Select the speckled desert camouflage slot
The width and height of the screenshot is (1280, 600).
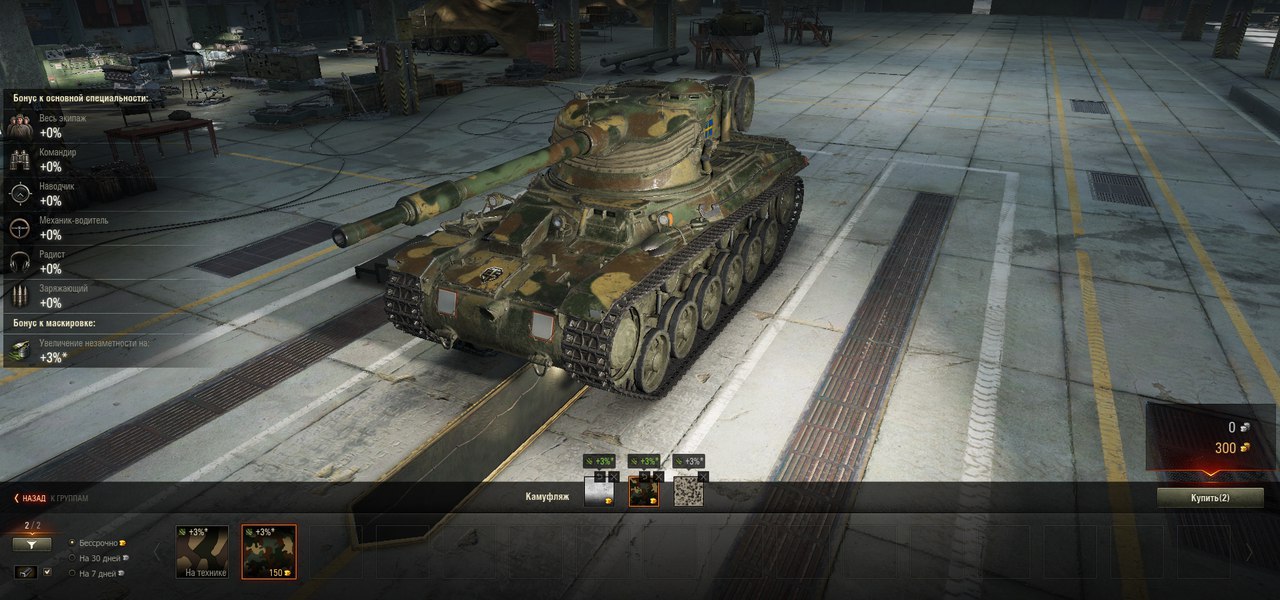[x=687, y=491]
